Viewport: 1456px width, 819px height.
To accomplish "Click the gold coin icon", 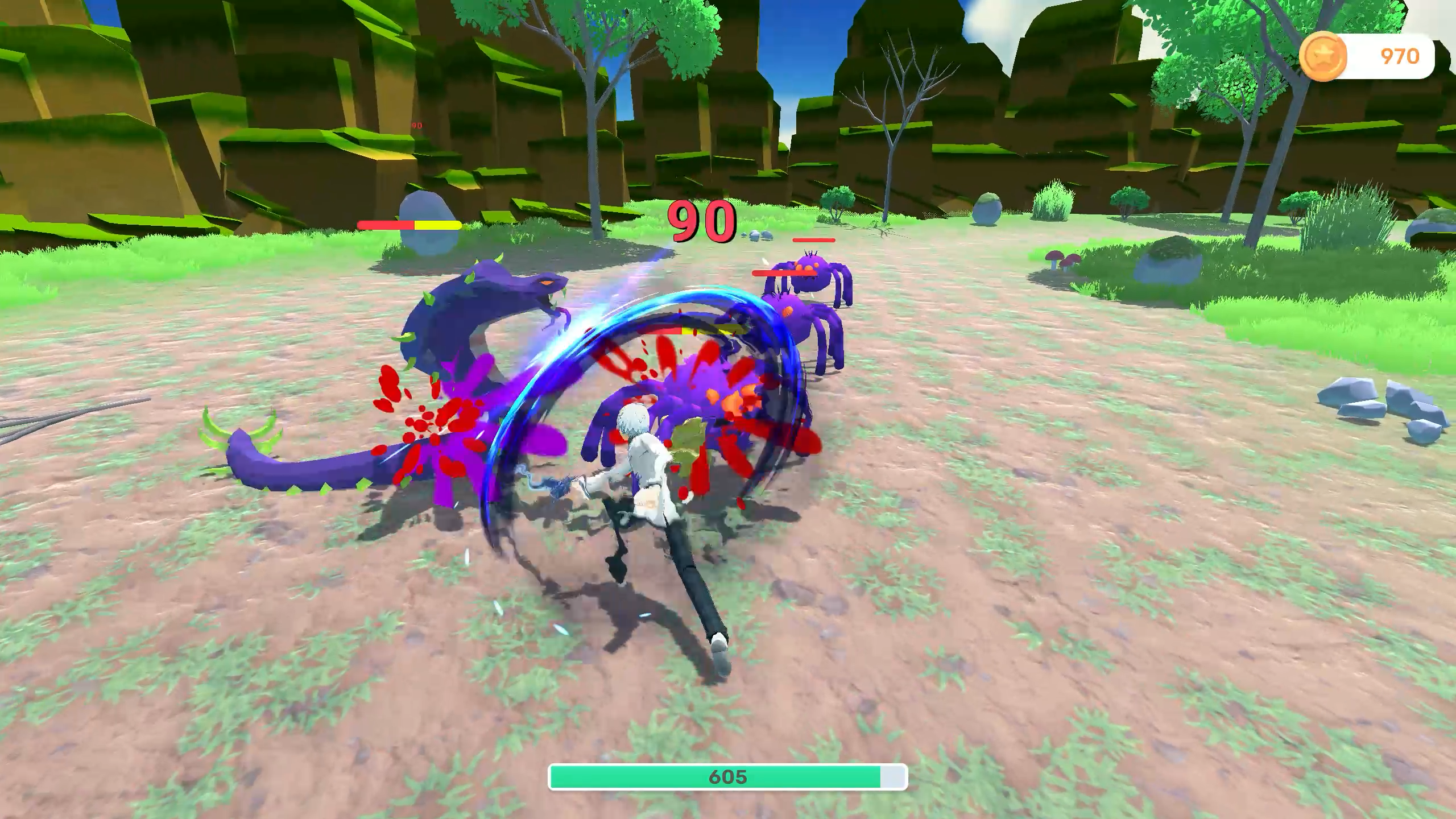I will pos(1323,56).
